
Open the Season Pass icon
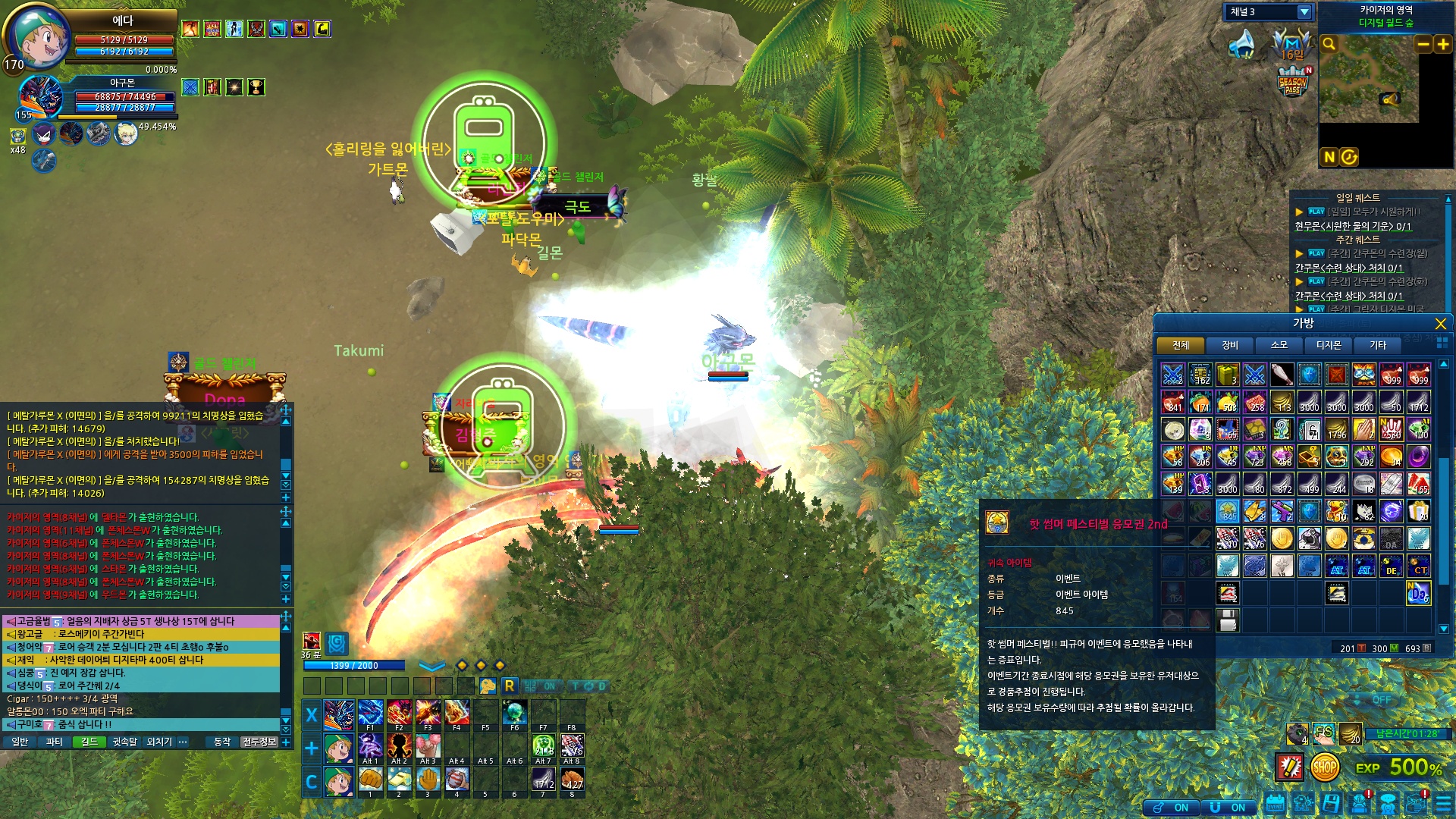click(x=1293, y=82)
